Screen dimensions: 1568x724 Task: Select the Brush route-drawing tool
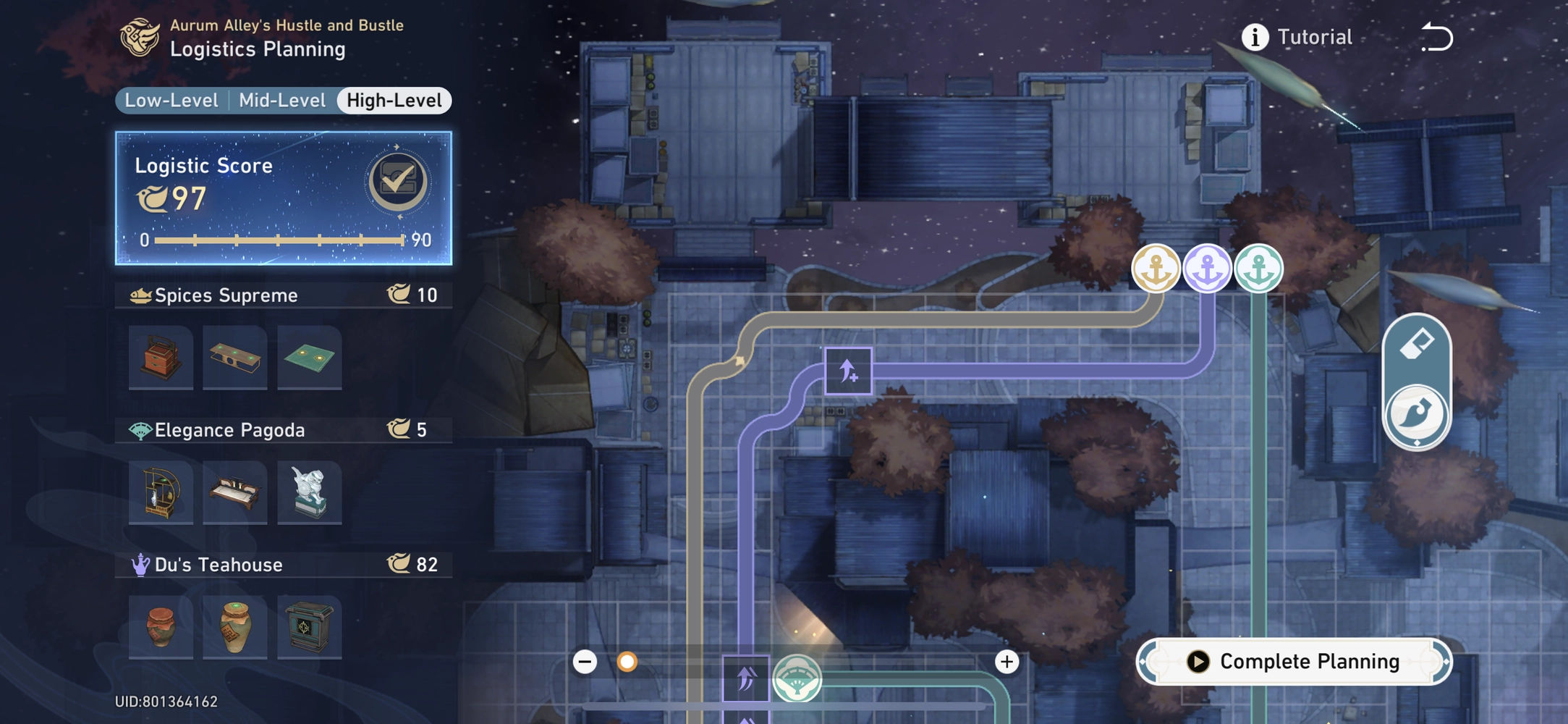point(1416,413)
